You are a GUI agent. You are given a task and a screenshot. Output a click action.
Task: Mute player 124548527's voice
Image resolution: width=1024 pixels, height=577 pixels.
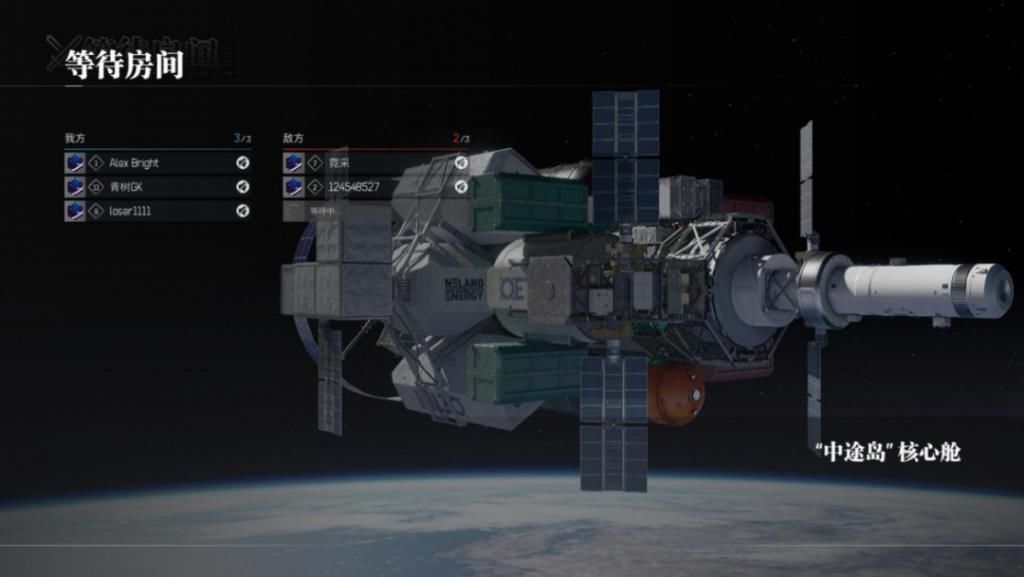(x=461, y=187)
